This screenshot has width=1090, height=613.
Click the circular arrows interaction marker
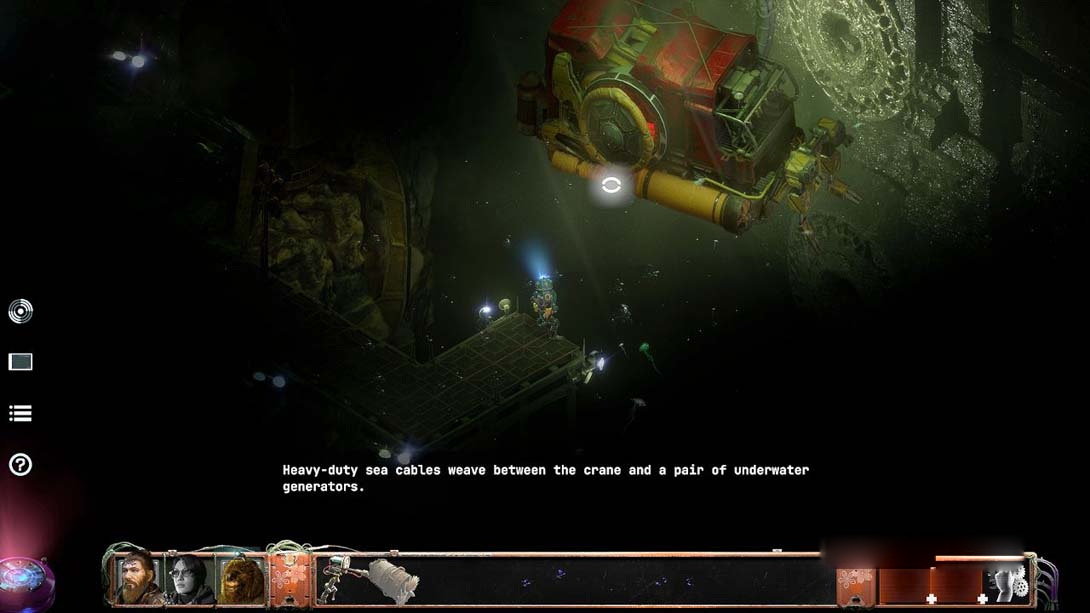[x=611, y=185]
